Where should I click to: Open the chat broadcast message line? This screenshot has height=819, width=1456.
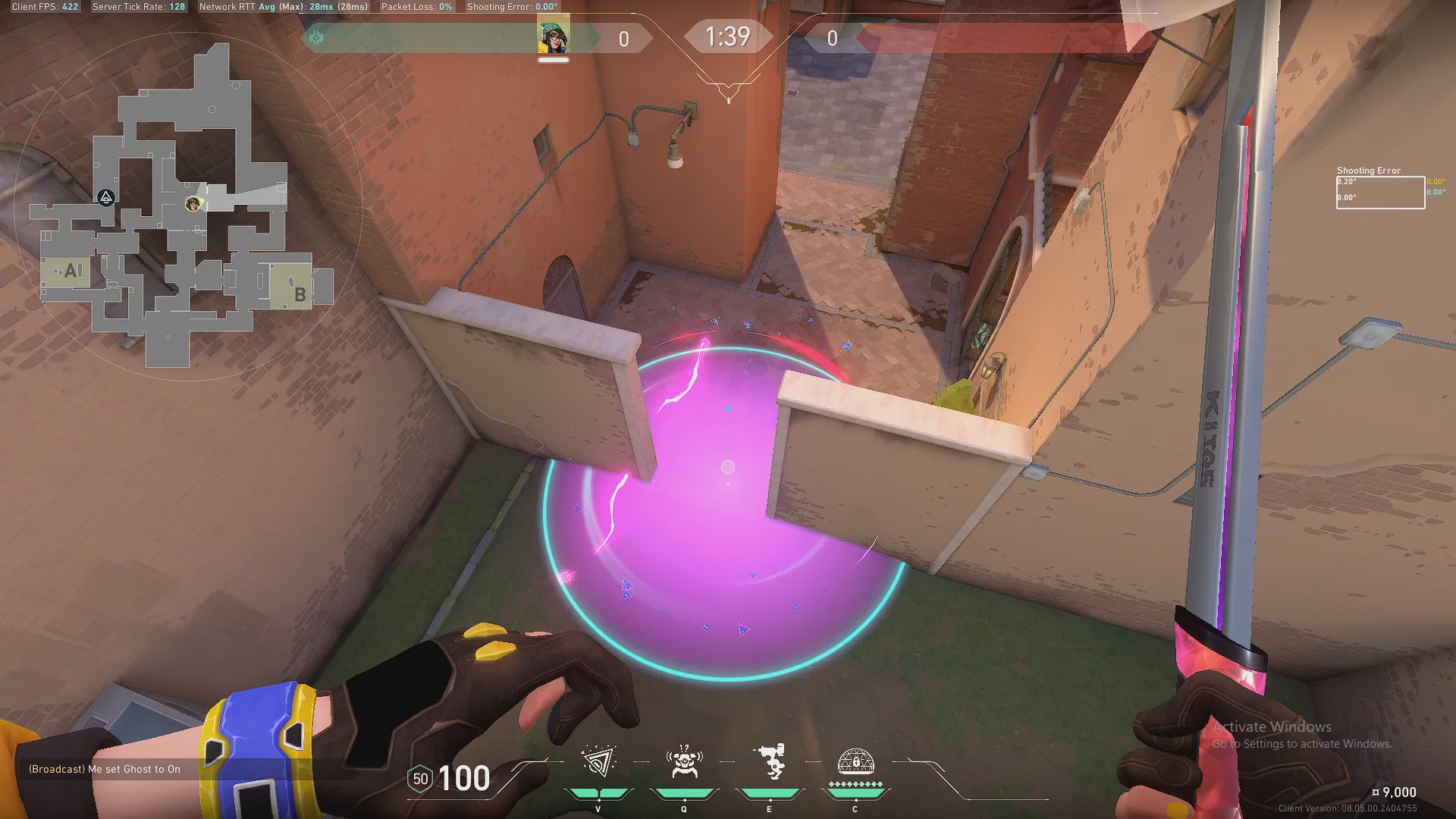click(x=105, y=769)
